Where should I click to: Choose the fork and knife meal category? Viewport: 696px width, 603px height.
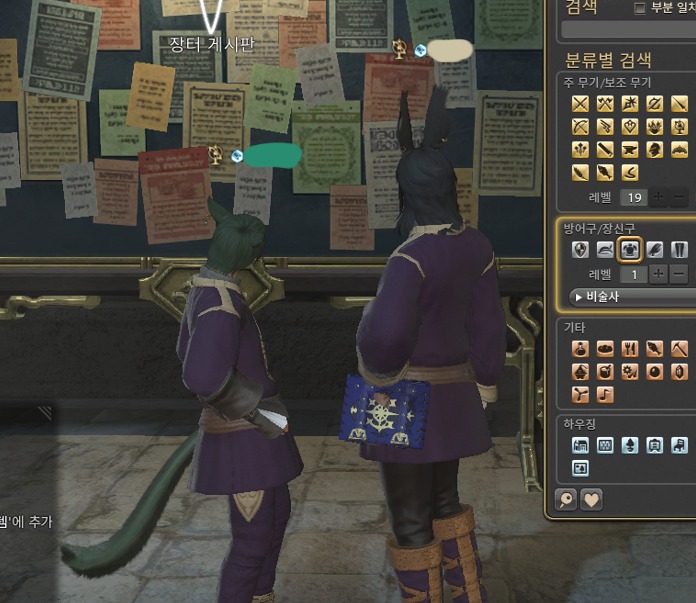pos(630,349)
